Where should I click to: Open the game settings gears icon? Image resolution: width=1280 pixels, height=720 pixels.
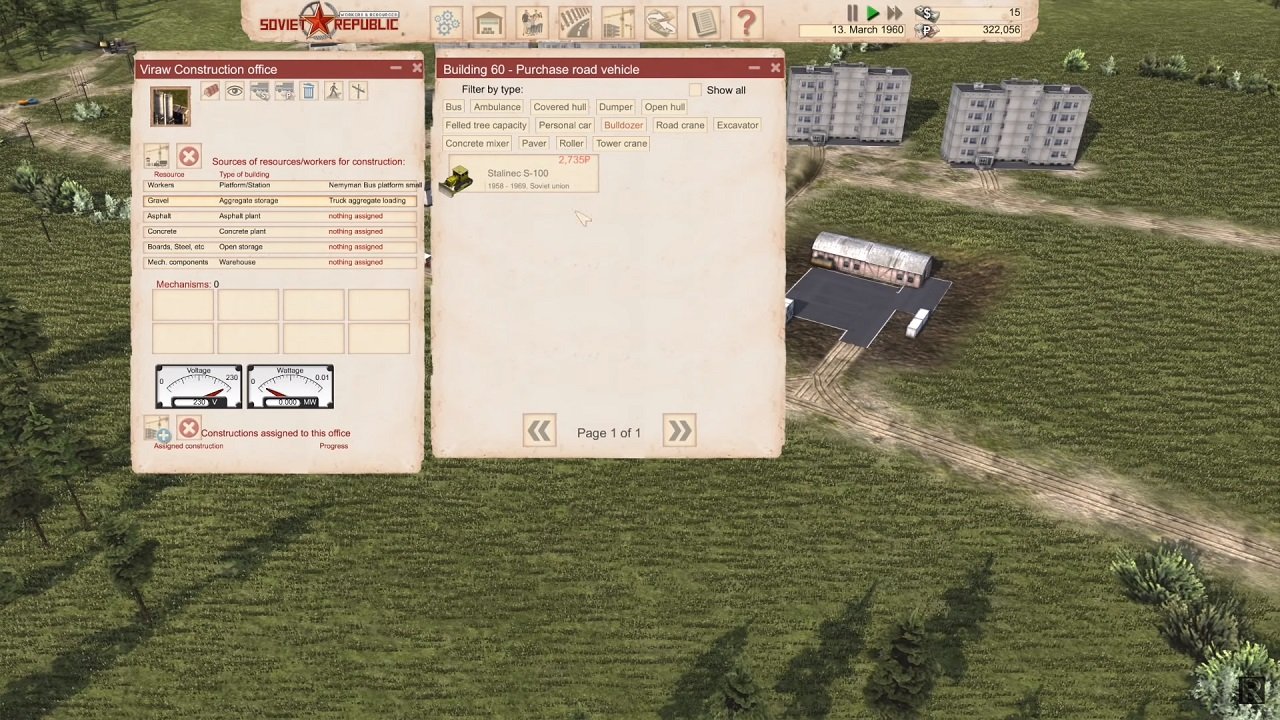(x=446, y=21)
